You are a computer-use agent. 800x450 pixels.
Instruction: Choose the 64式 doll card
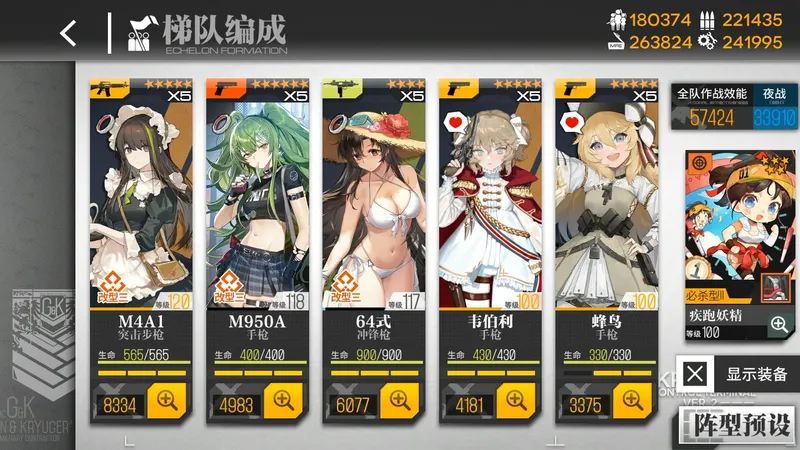(373, 200)
